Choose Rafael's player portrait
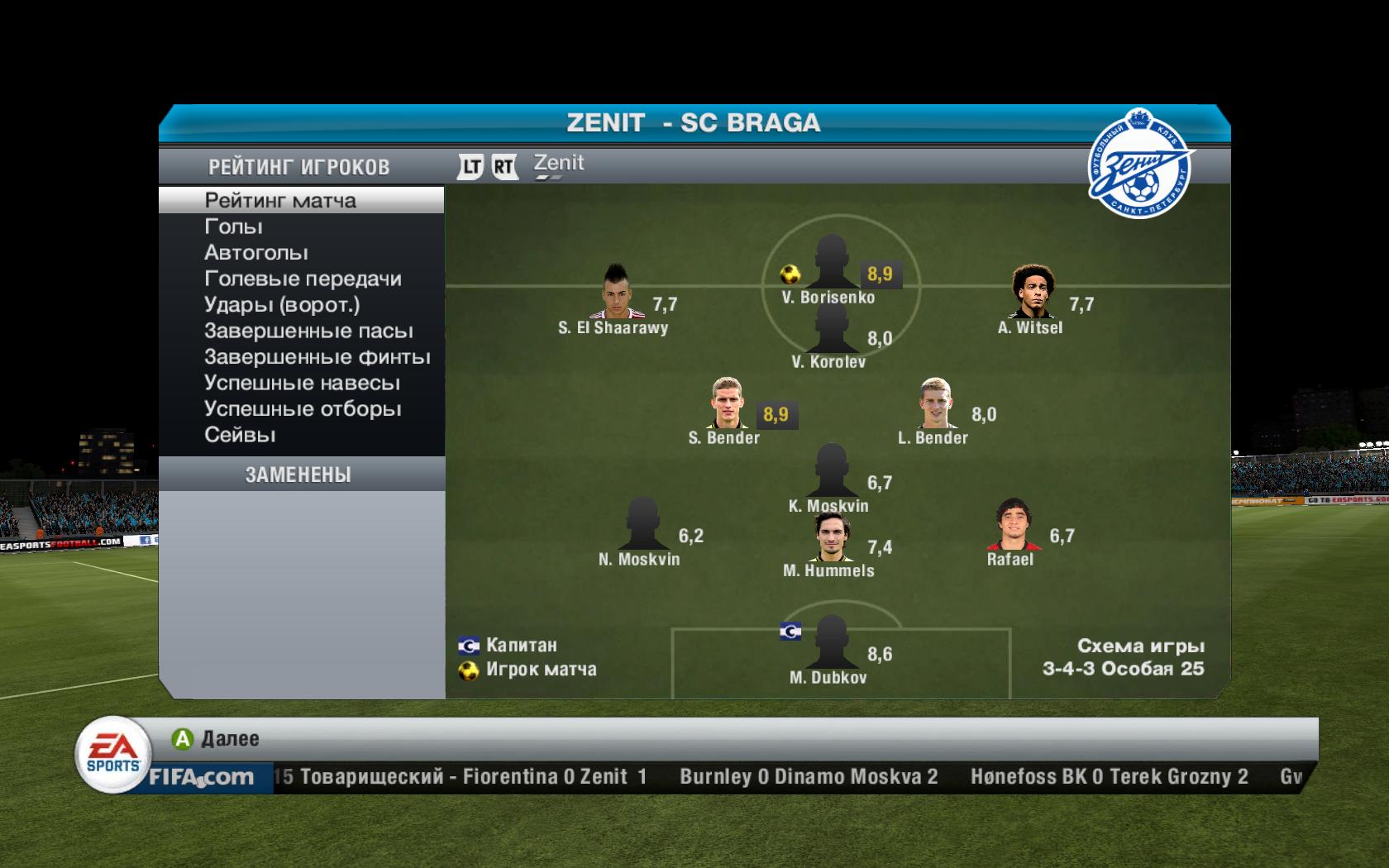This screenshot has width=1389, height=868. click(x=1011, y=526)
